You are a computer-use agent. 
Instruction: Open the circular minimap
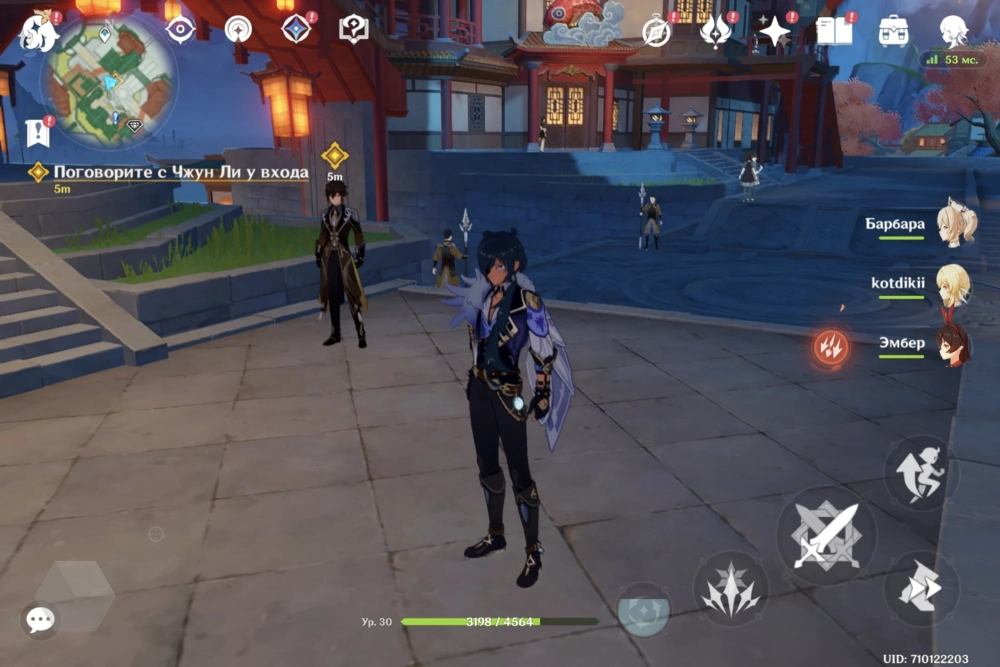tap(109, 82)
